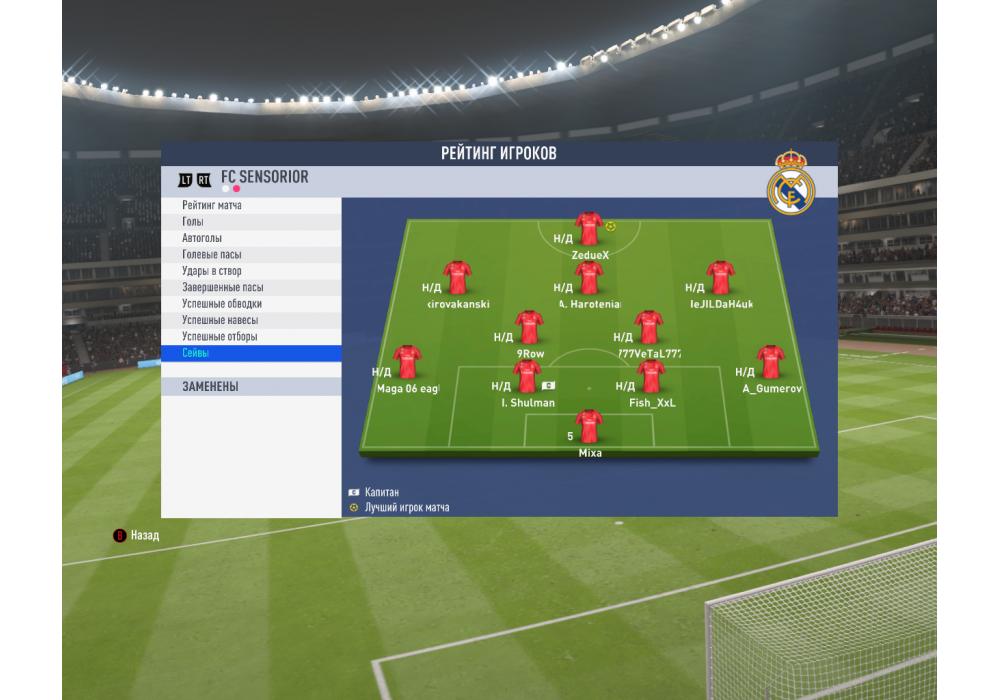
Task: Choose the Fish_XxL player shirt
Action: click(x=651, y=378)
